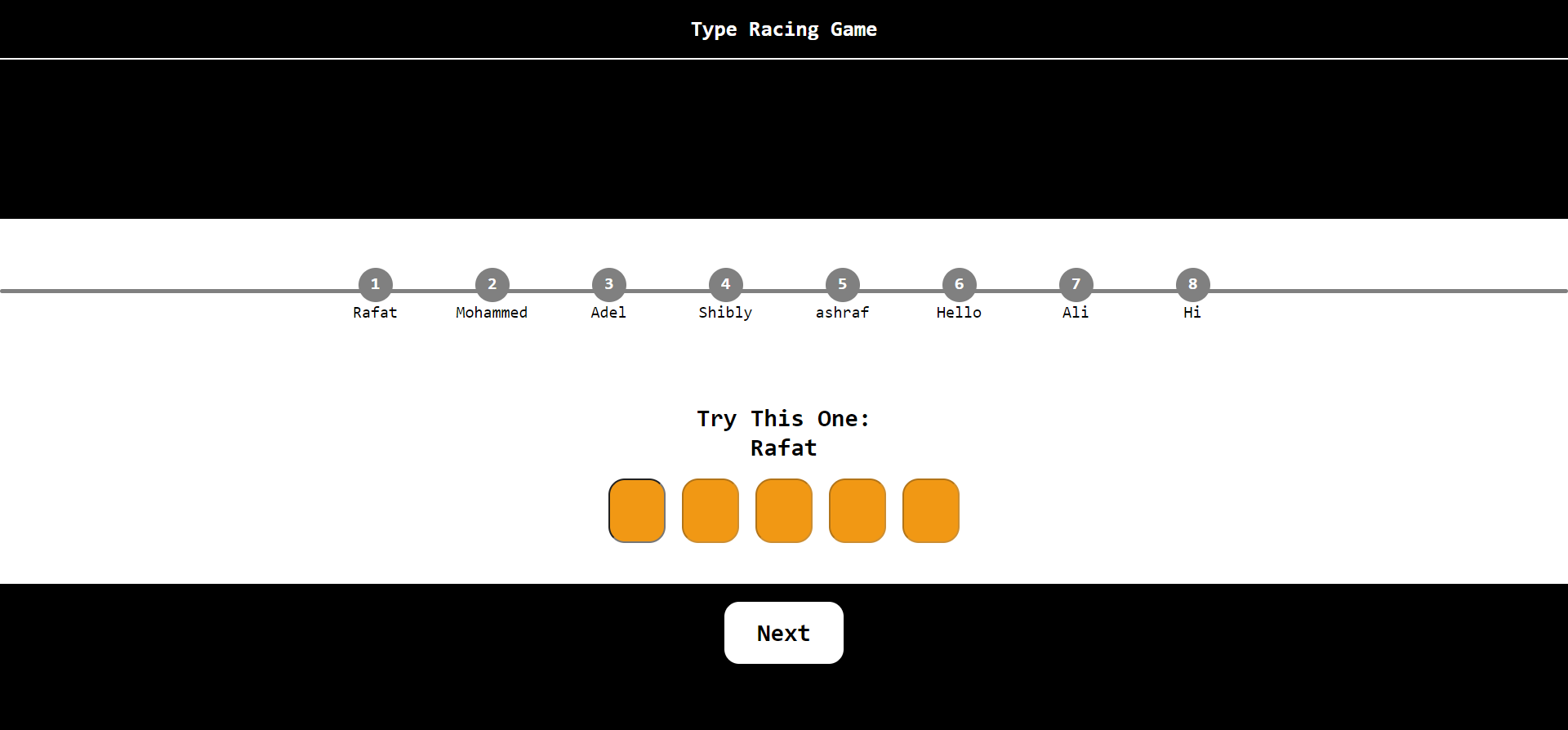Select the last orange letter tile
Viewport: 1568px width, 730px height.
[x=931, y=510]
